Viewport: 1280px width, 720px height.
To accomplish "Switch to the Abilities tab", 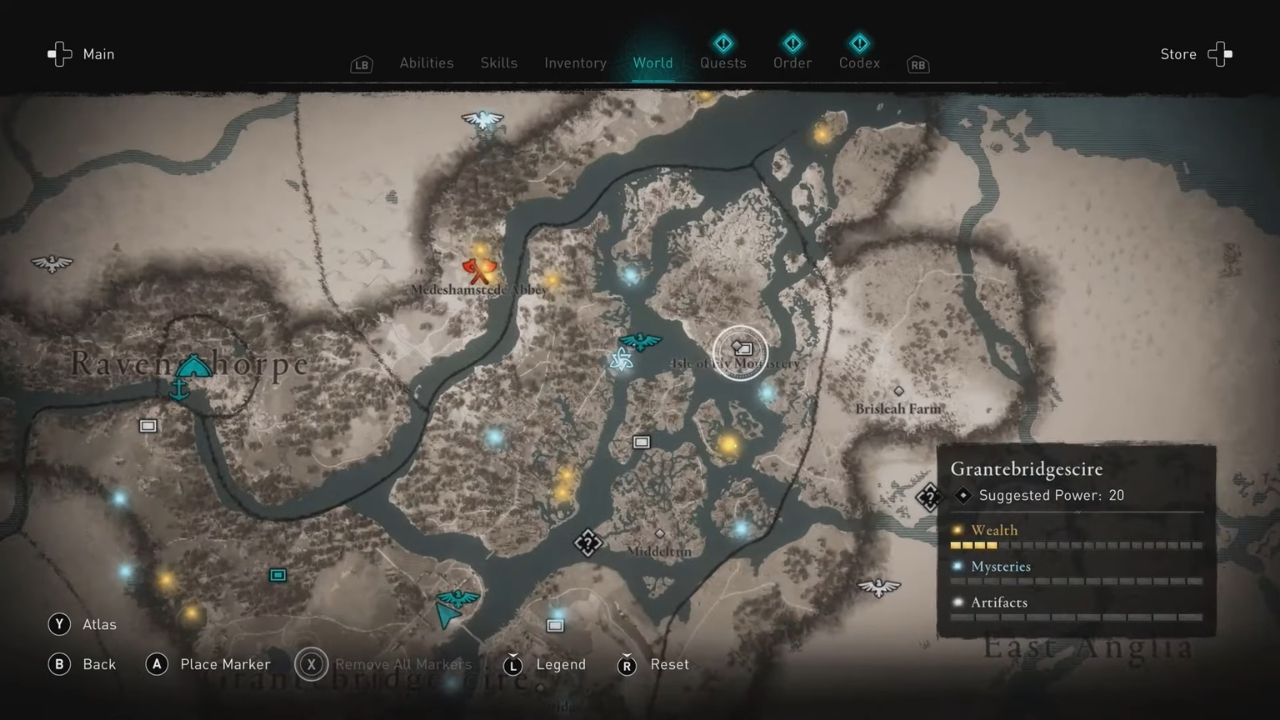I will pyautogui.click(x=426, y=63).
